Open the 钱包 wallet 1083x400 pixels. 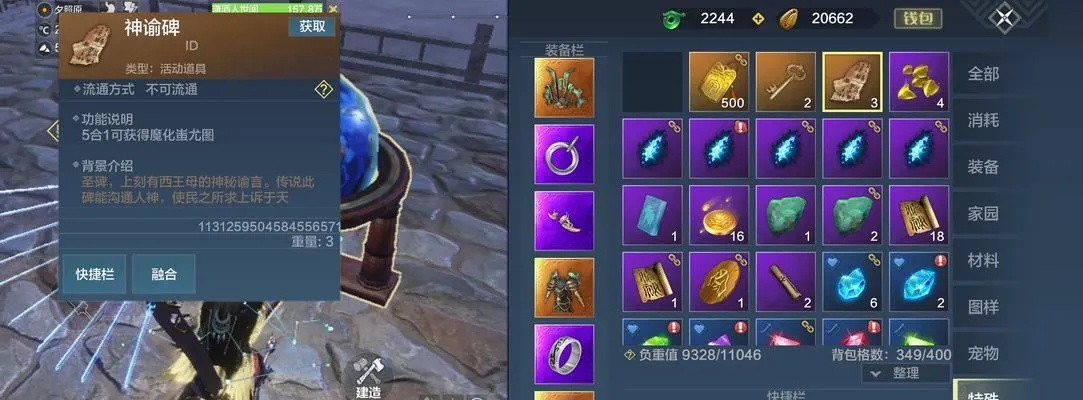tap(916, 18)
